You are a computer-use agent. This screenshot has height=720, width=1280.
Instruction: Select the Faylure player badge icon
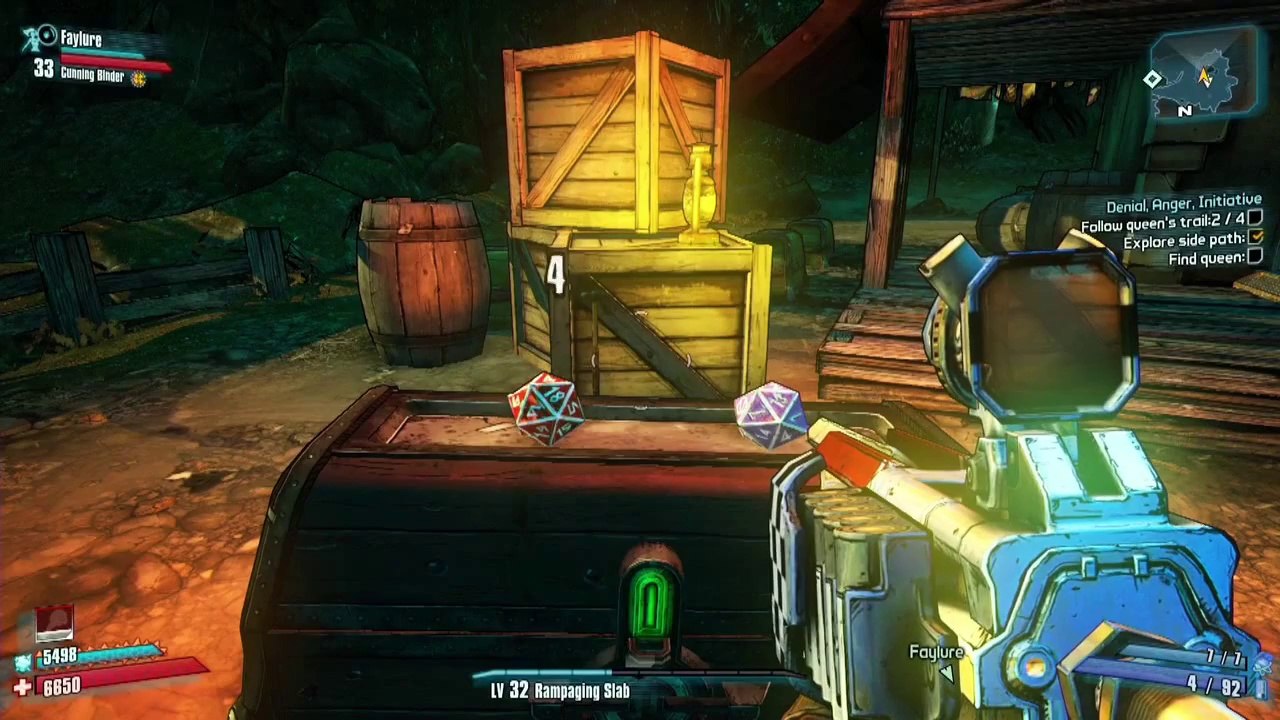[42, 39]
